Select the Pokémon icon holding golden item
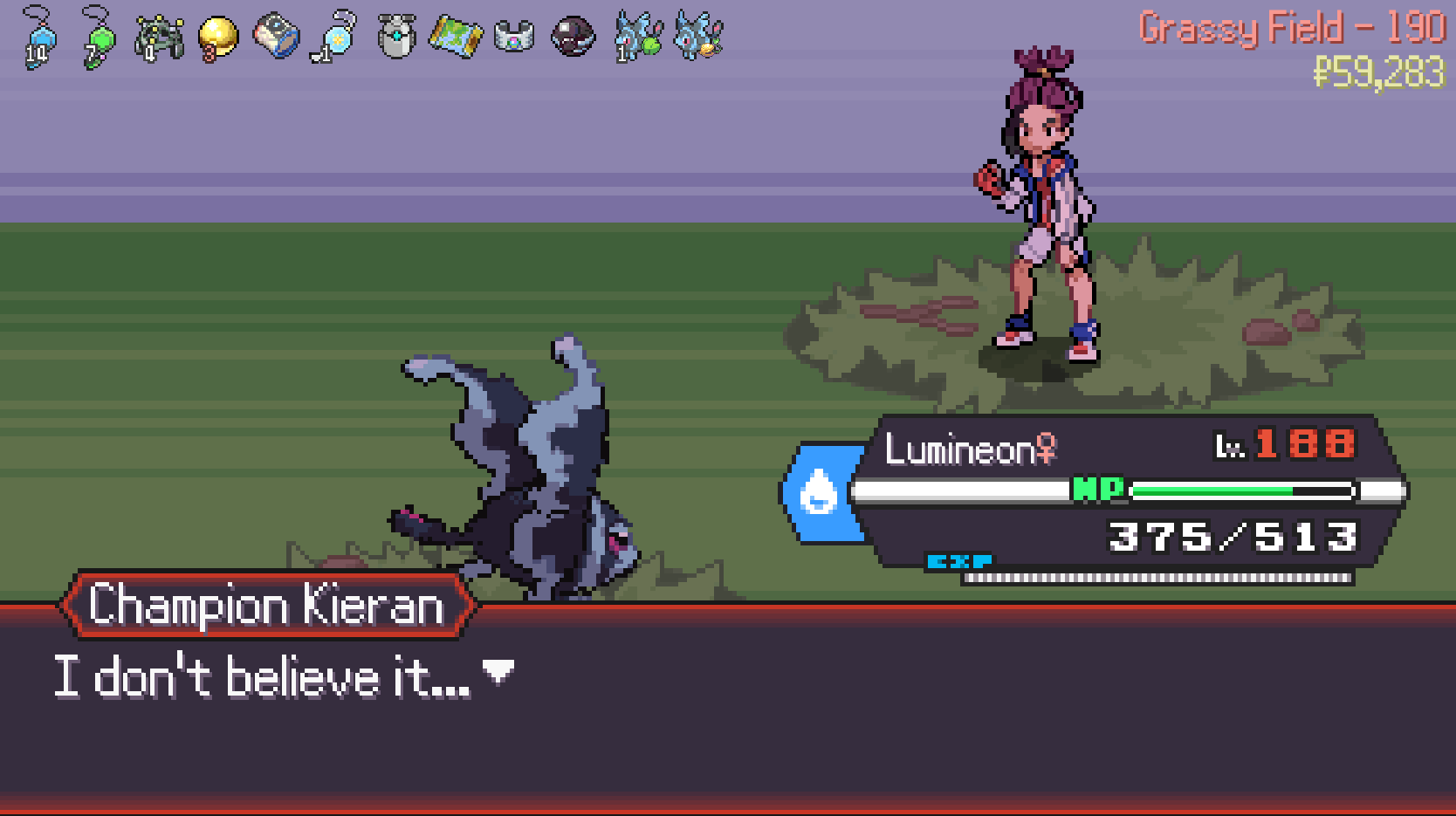The height and width of the screenshot is (816, 1456). 699,38
